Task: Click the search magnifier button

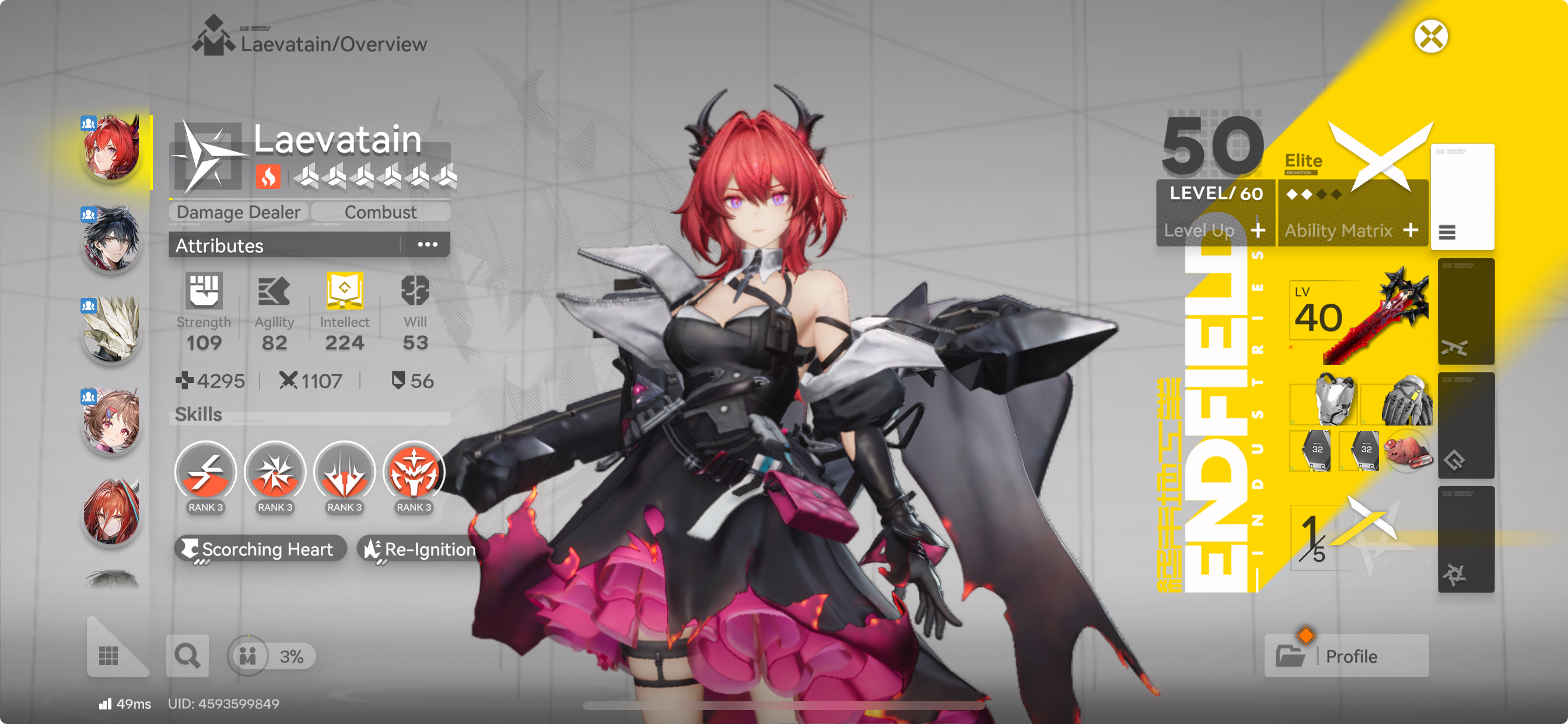Action: (x=187, y=656)
